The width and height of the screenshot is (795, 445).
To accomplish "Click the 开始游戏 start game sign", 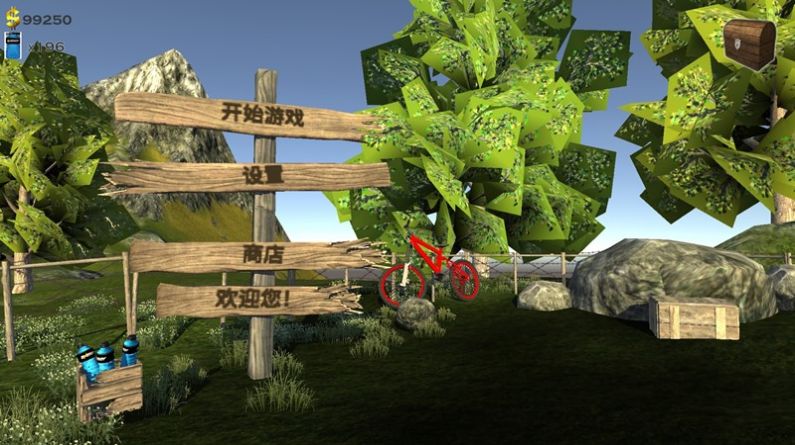I will 262,115.
